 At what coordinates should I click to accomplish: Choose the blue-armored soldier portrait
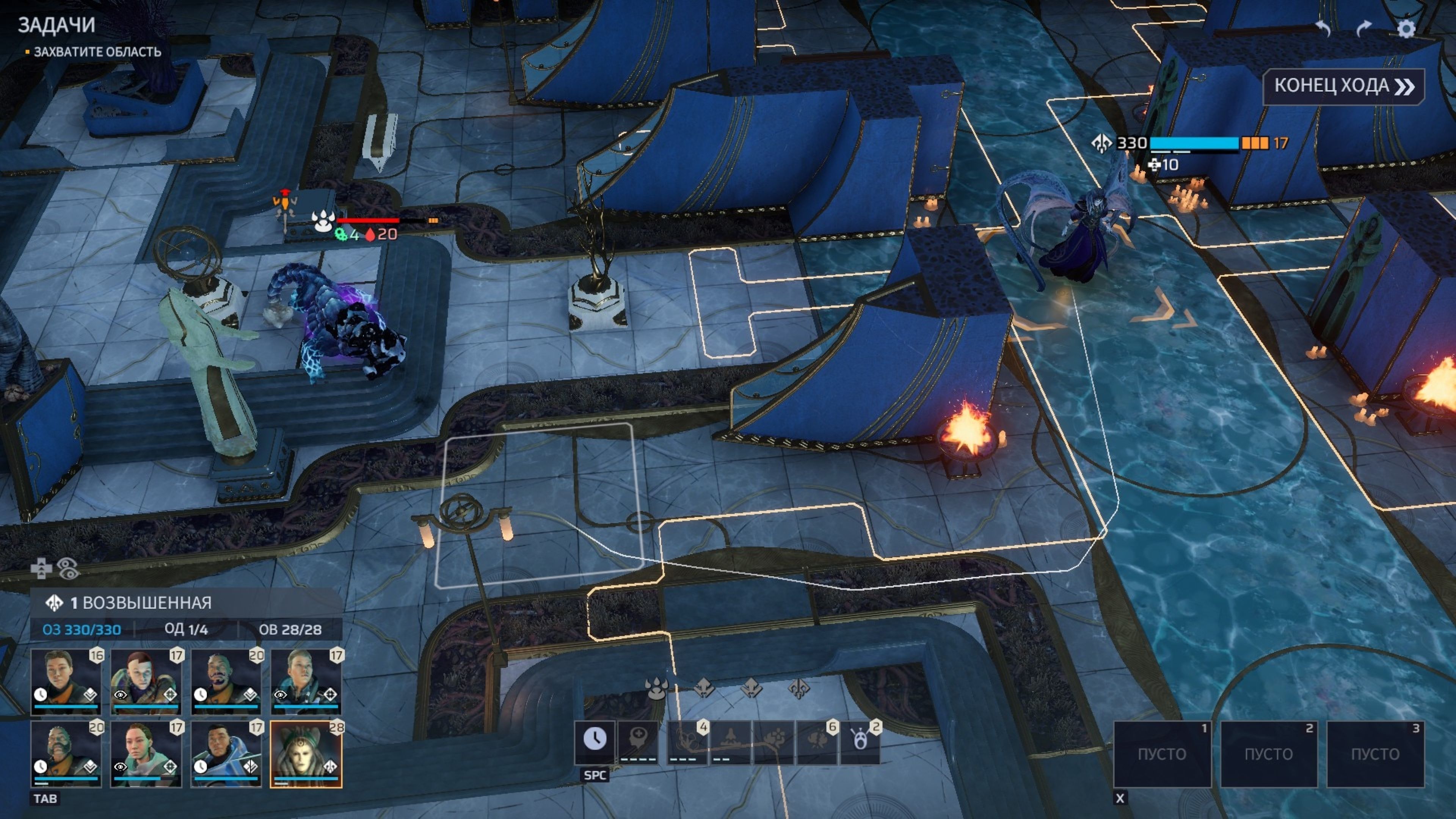(x=226, y=753)
